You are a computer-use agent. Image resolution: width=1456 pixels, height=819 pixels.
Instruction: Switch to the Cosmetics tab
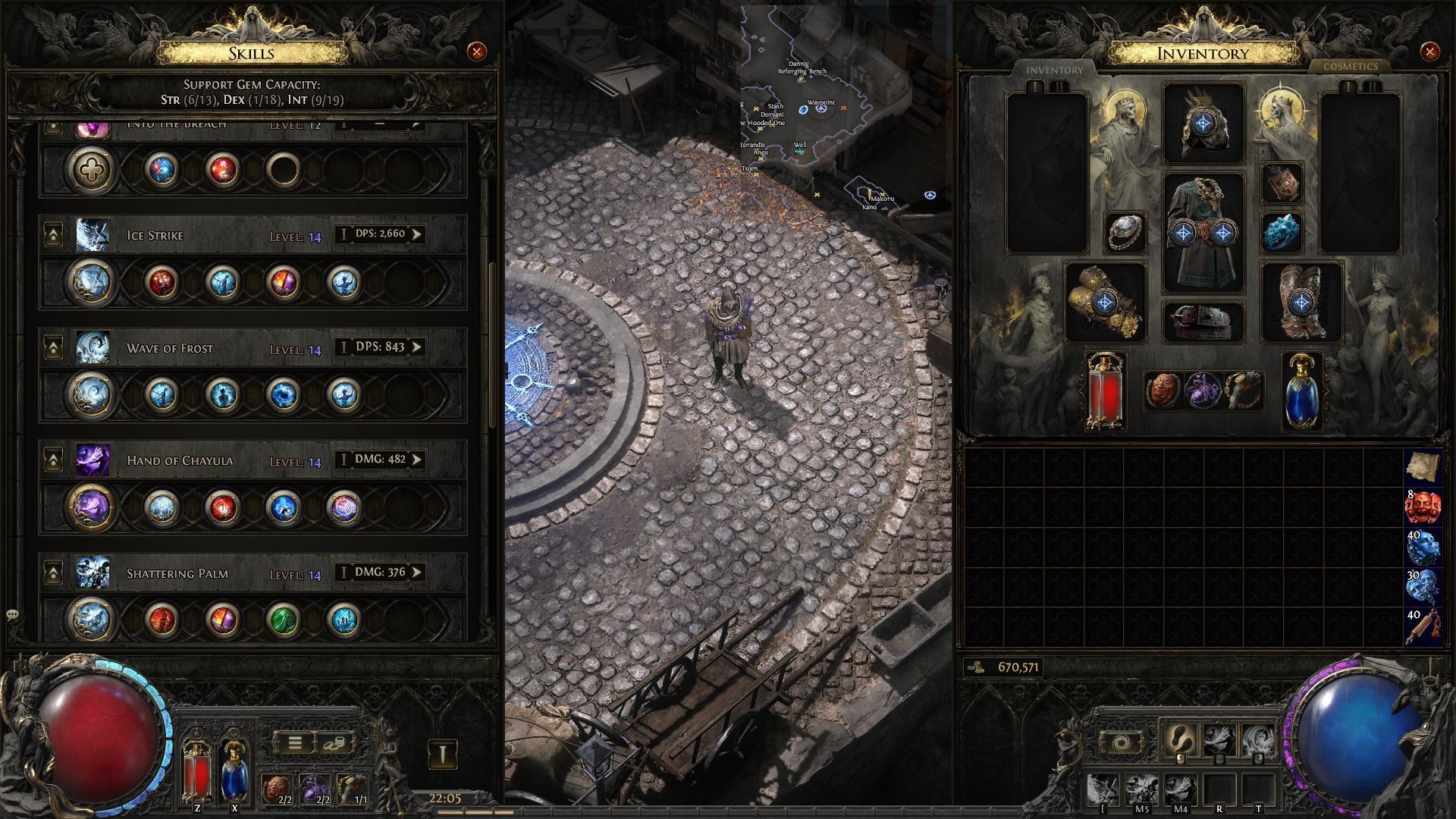(1350, 67)
